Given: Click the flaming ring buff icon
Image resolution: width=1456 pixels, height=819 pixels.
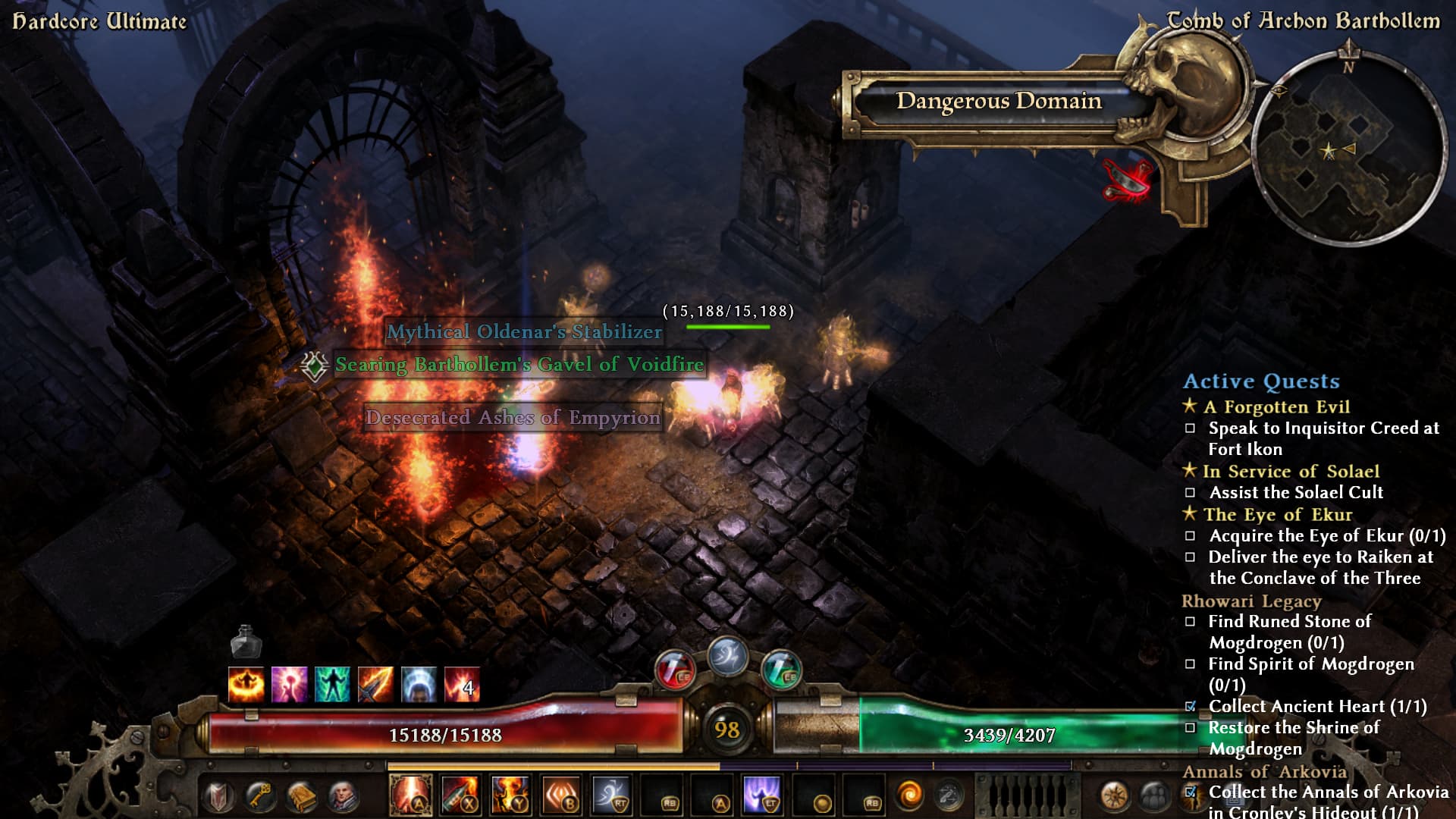Looking at the screenshot, I should [246, 684].
